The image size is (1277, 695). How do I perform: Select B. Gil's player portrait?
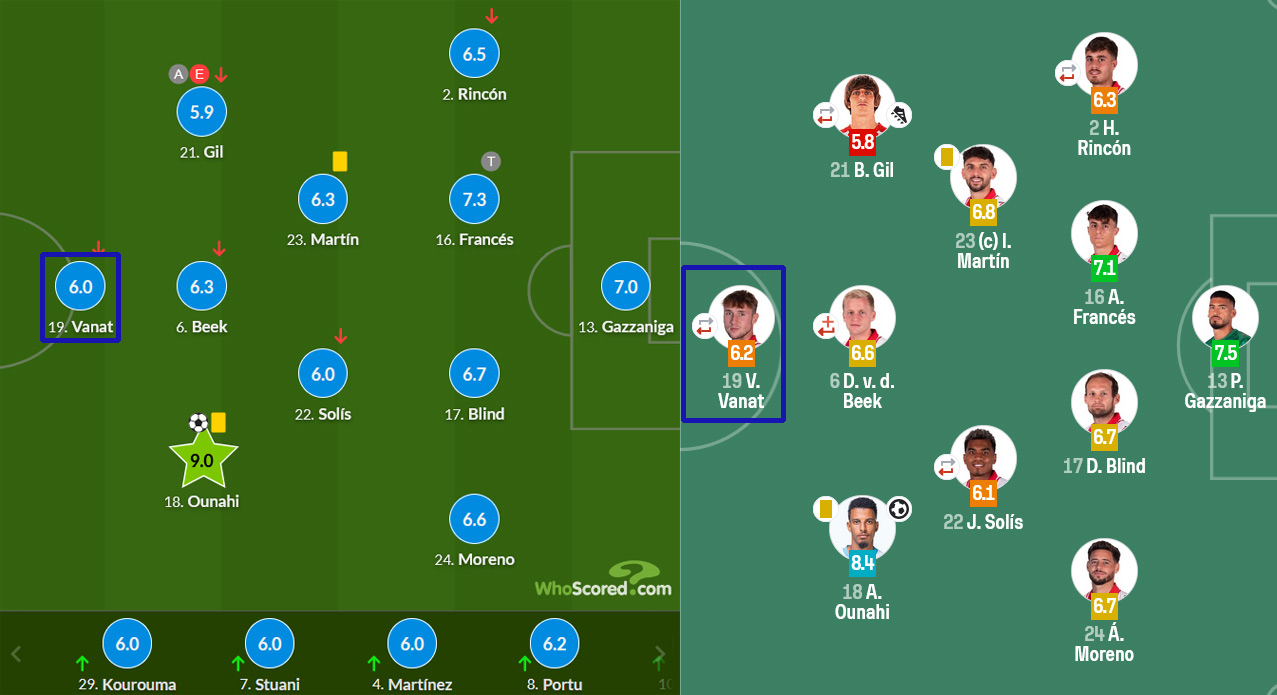(862, 107)
